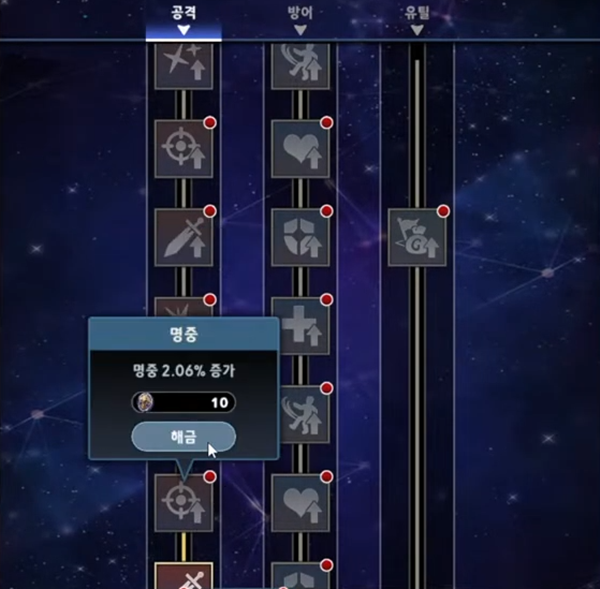Select the highlighted red sword node
Image resolution: width=600 pixels, height=589 pixels.
pyautogui.click(x=184, y=577)
